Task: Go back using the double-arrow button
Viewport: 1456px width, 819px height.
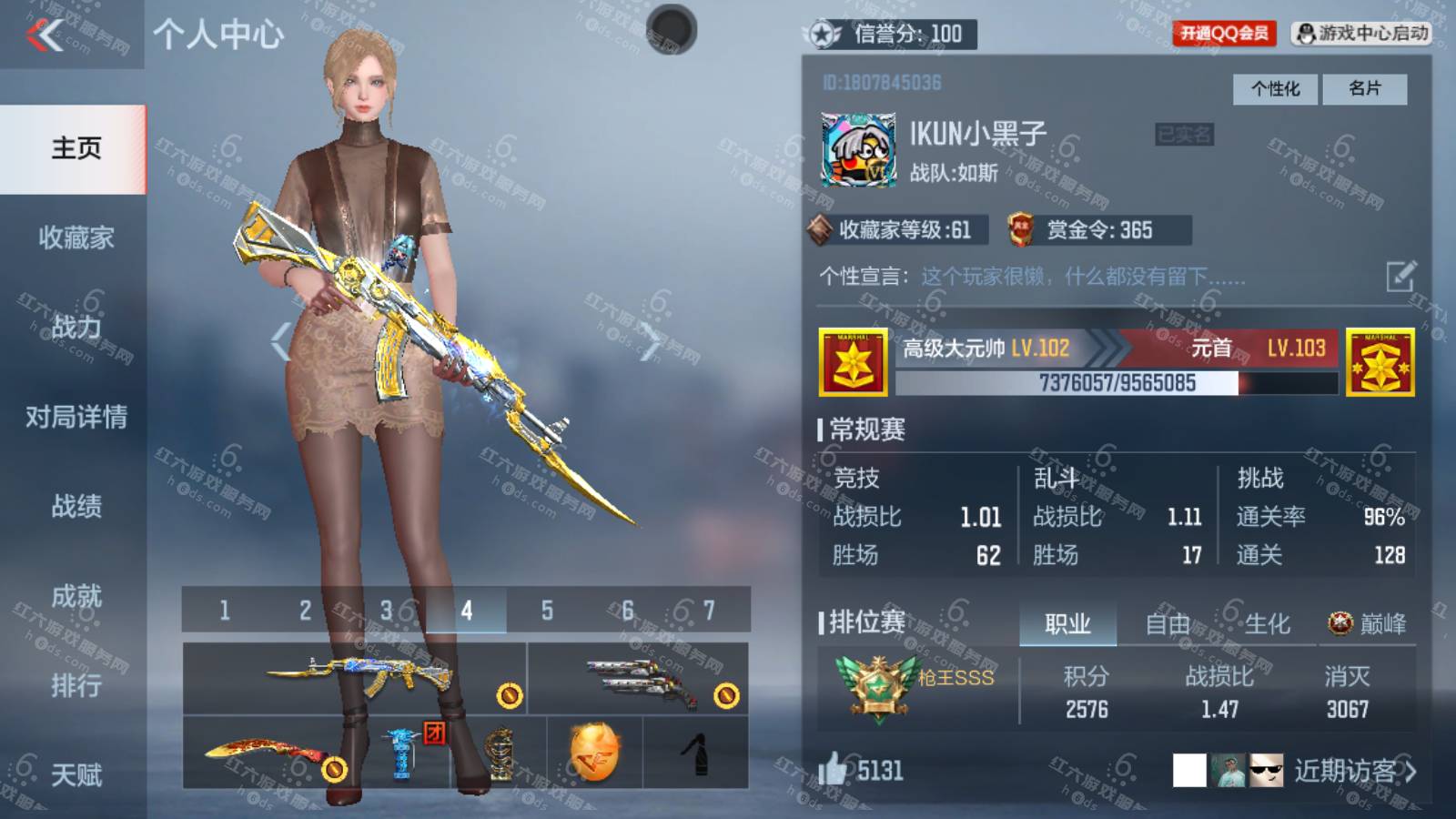Action: coord(45,36)
